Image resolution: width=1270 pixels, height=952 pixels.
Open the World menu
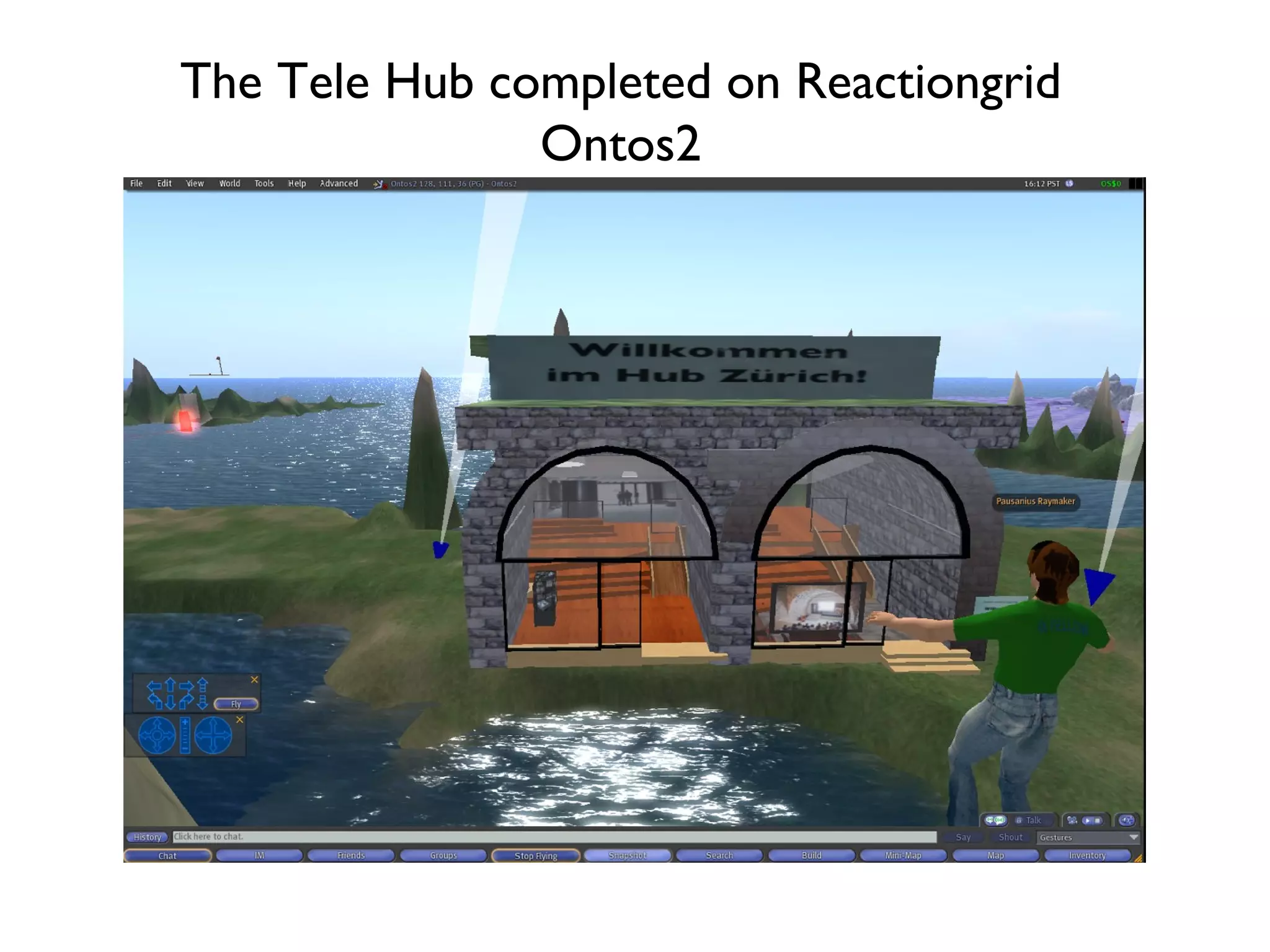pyautogui.click(x=229, y=183)
